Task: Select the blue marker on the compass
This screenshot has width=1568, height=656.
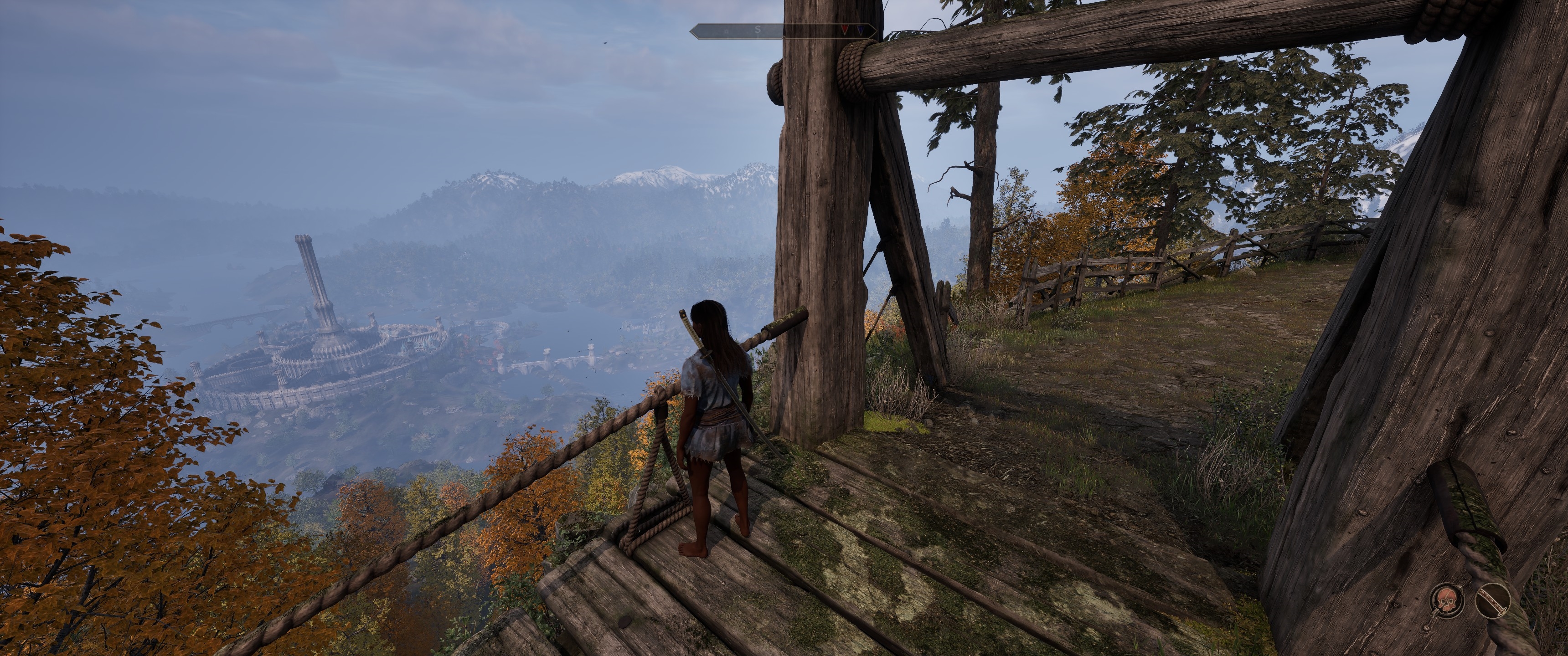Action: 860,29
